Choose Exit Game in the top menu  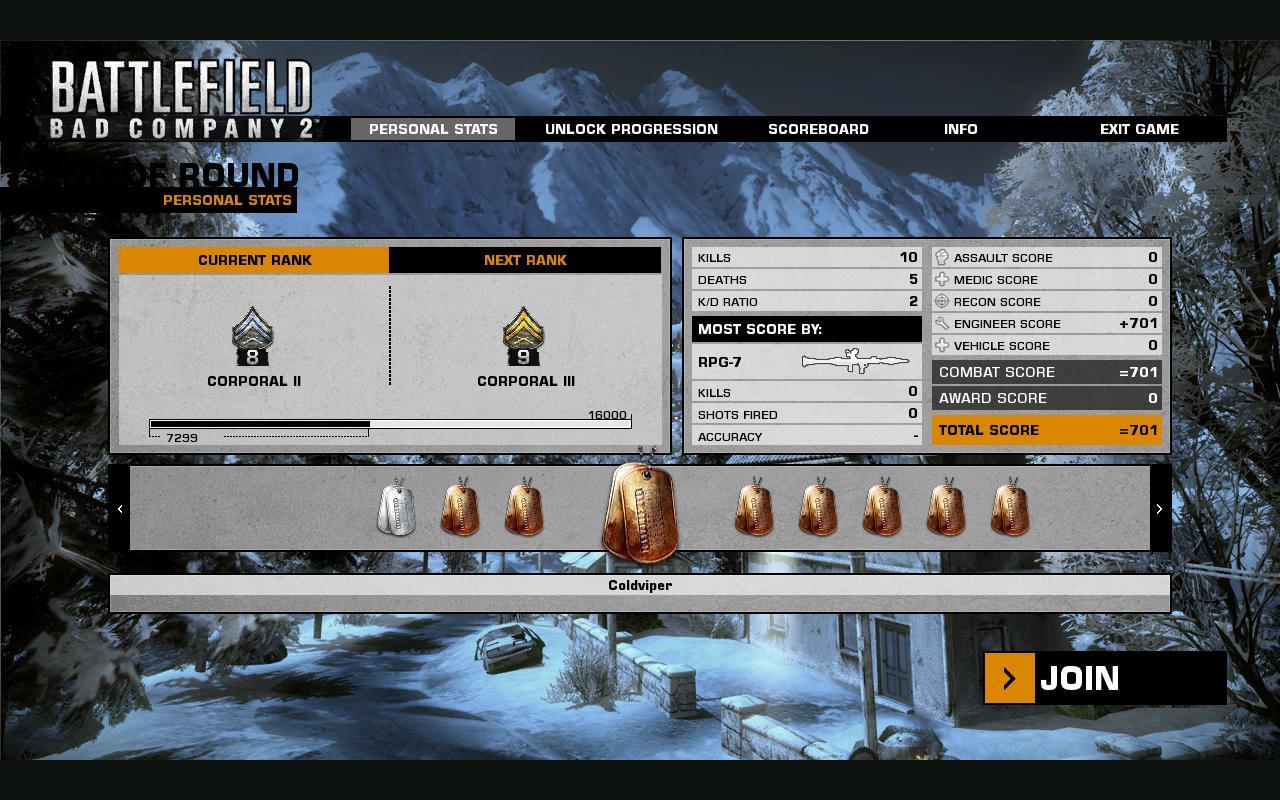[x=1139, y=129]
